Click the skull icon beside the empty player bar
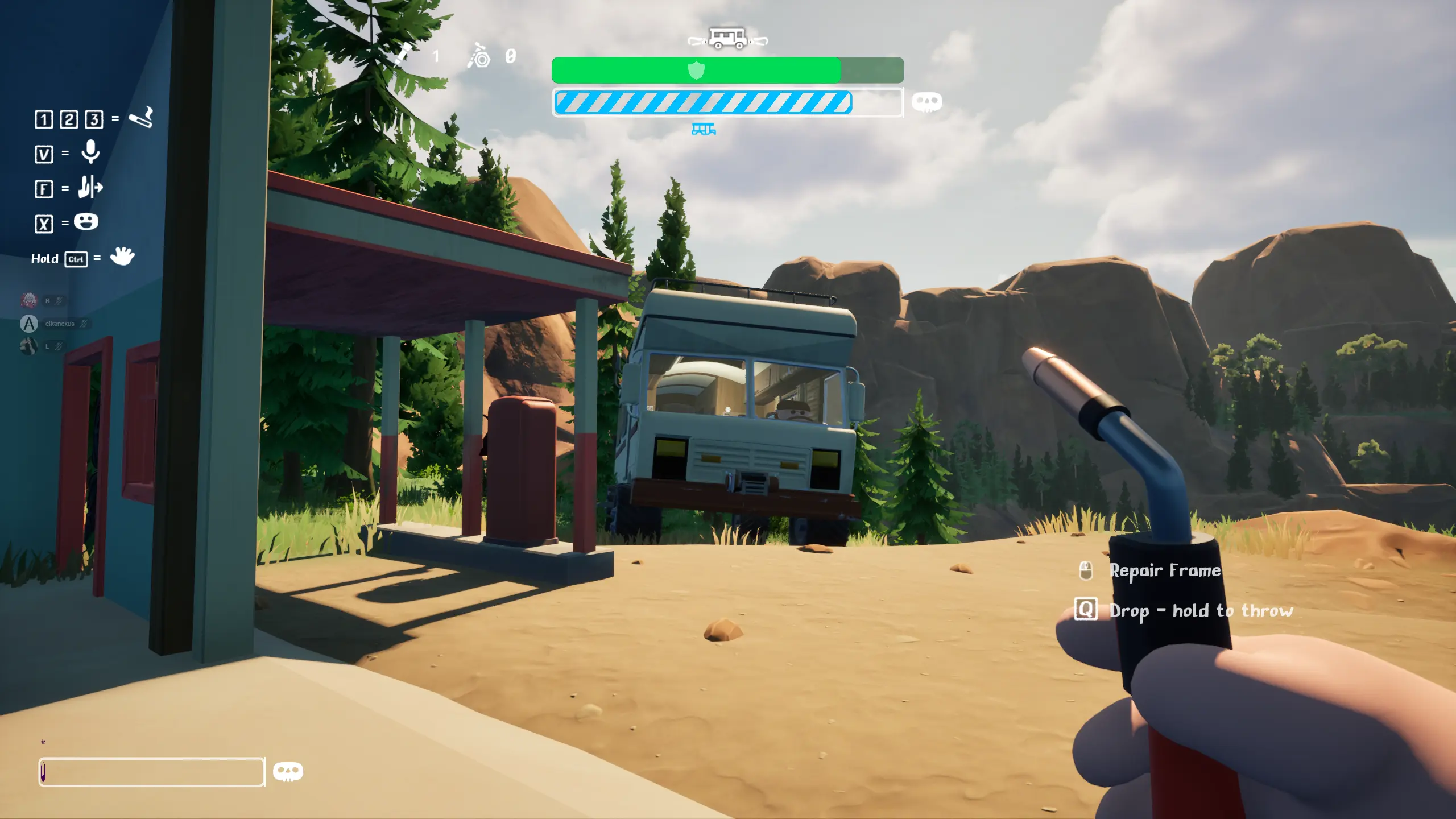 click(288, 772)
